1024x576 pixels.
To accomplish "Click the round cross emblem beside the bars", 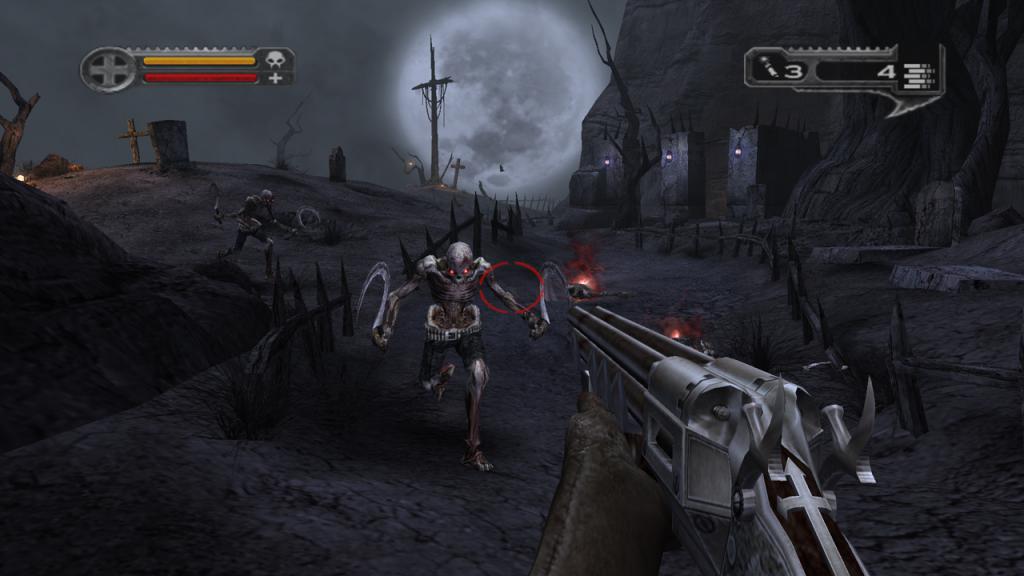I will (x=108, y=69).
